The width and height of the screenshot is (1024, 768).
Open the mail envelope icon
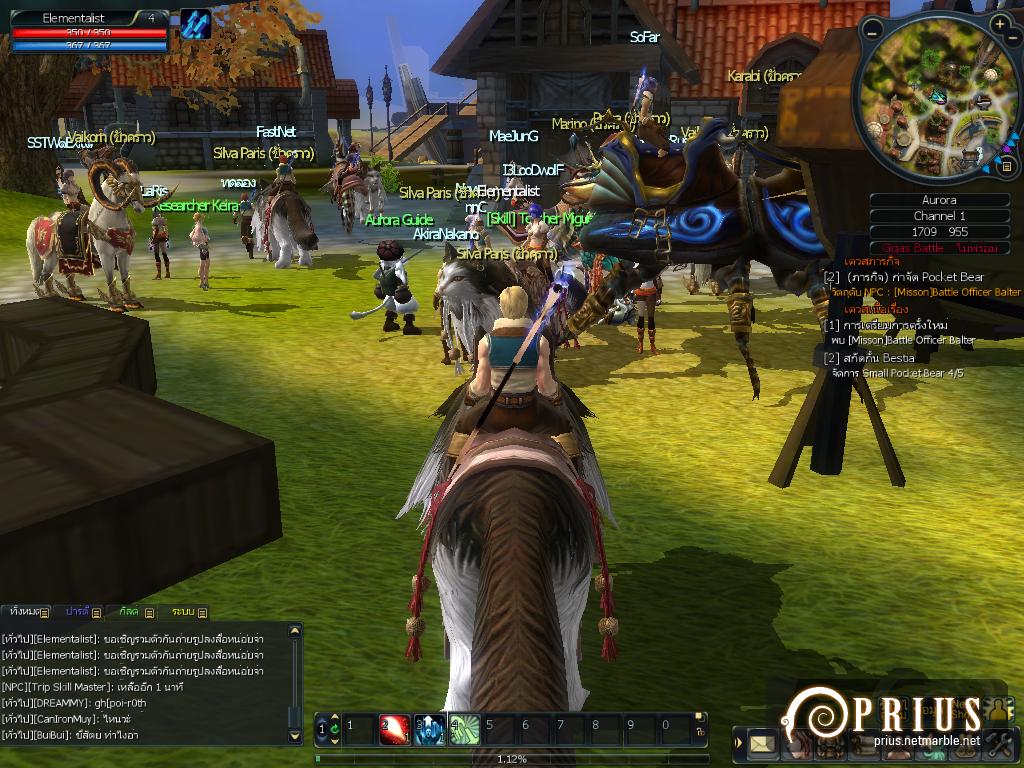coord(763,743)
